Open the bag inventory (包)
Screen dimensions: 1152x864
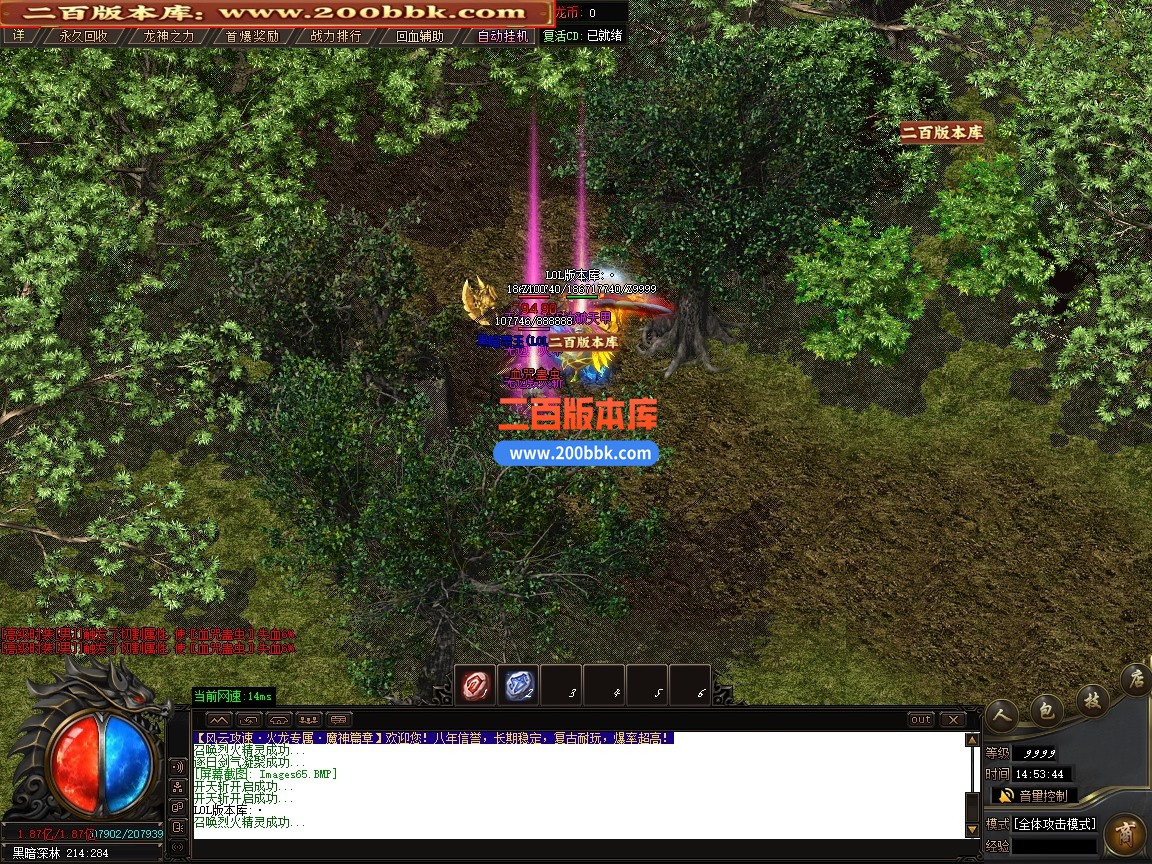pyautogui.click(x=1047, y=709)
